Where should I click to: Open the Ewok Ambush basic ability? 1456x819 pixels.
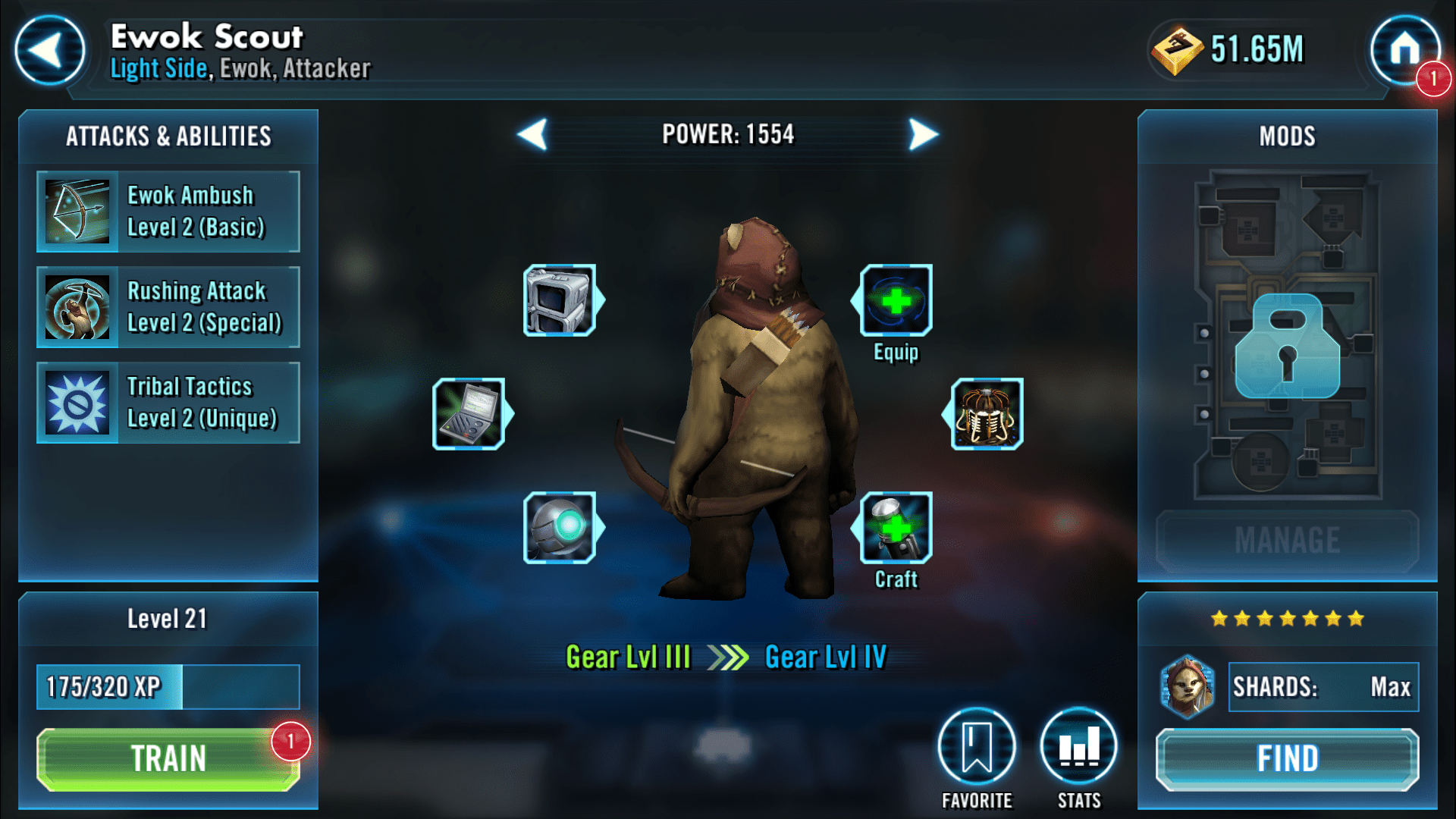tap(168, 212)
